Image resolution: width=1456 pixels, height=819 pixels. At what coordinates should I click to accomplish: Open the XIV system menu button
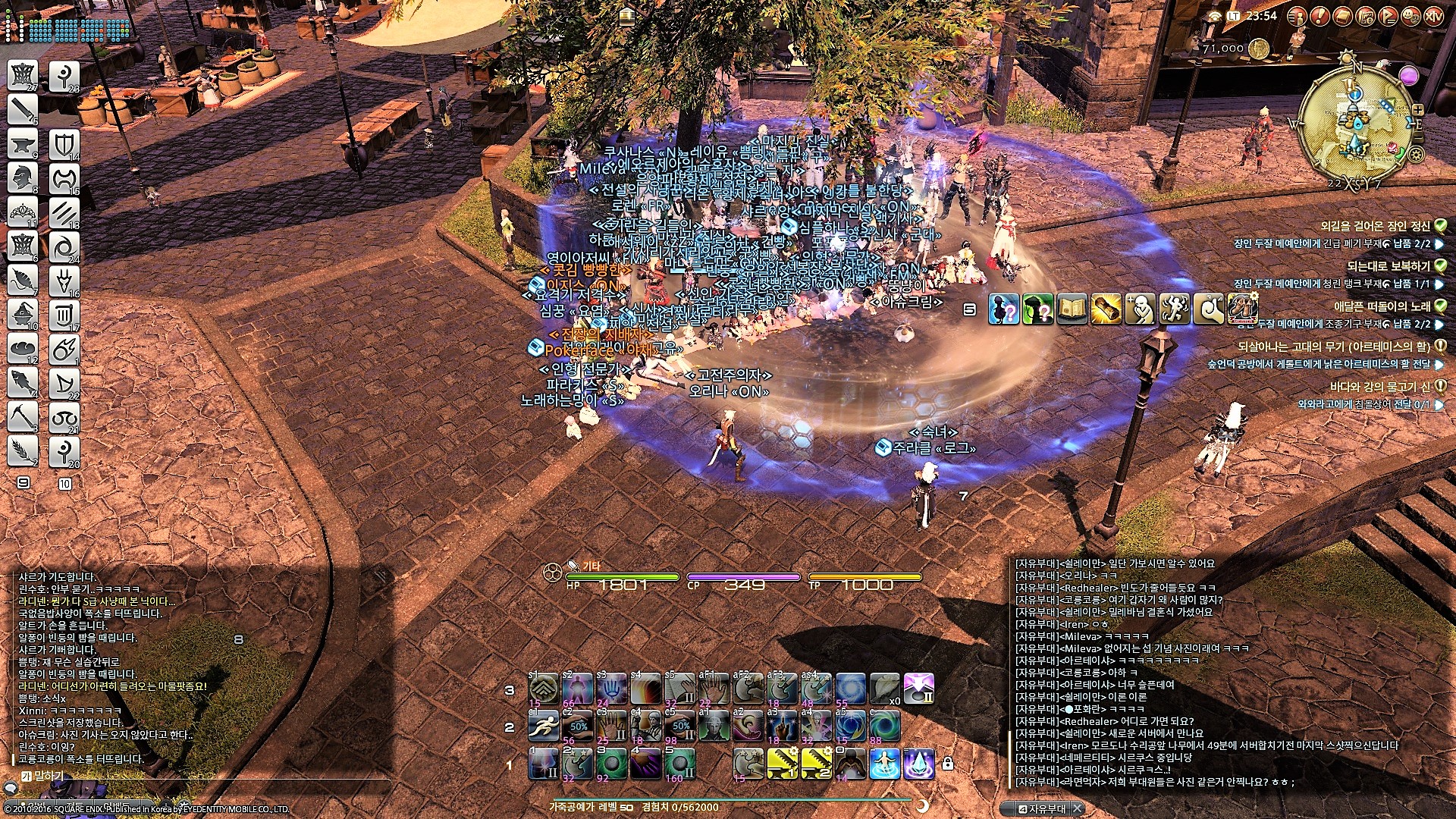tap(1433, 16)
